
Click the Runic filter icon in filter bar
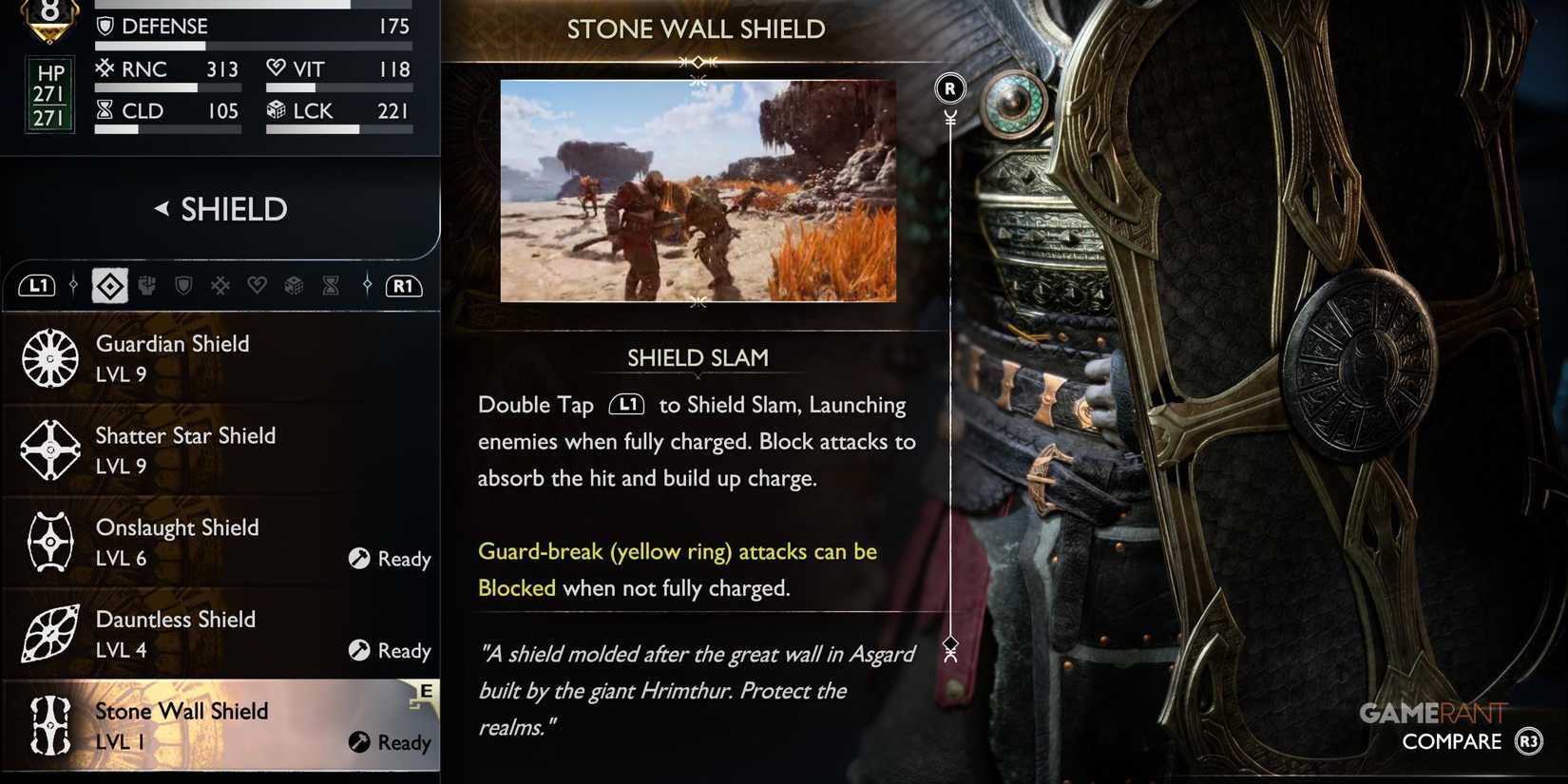point(220,285)
